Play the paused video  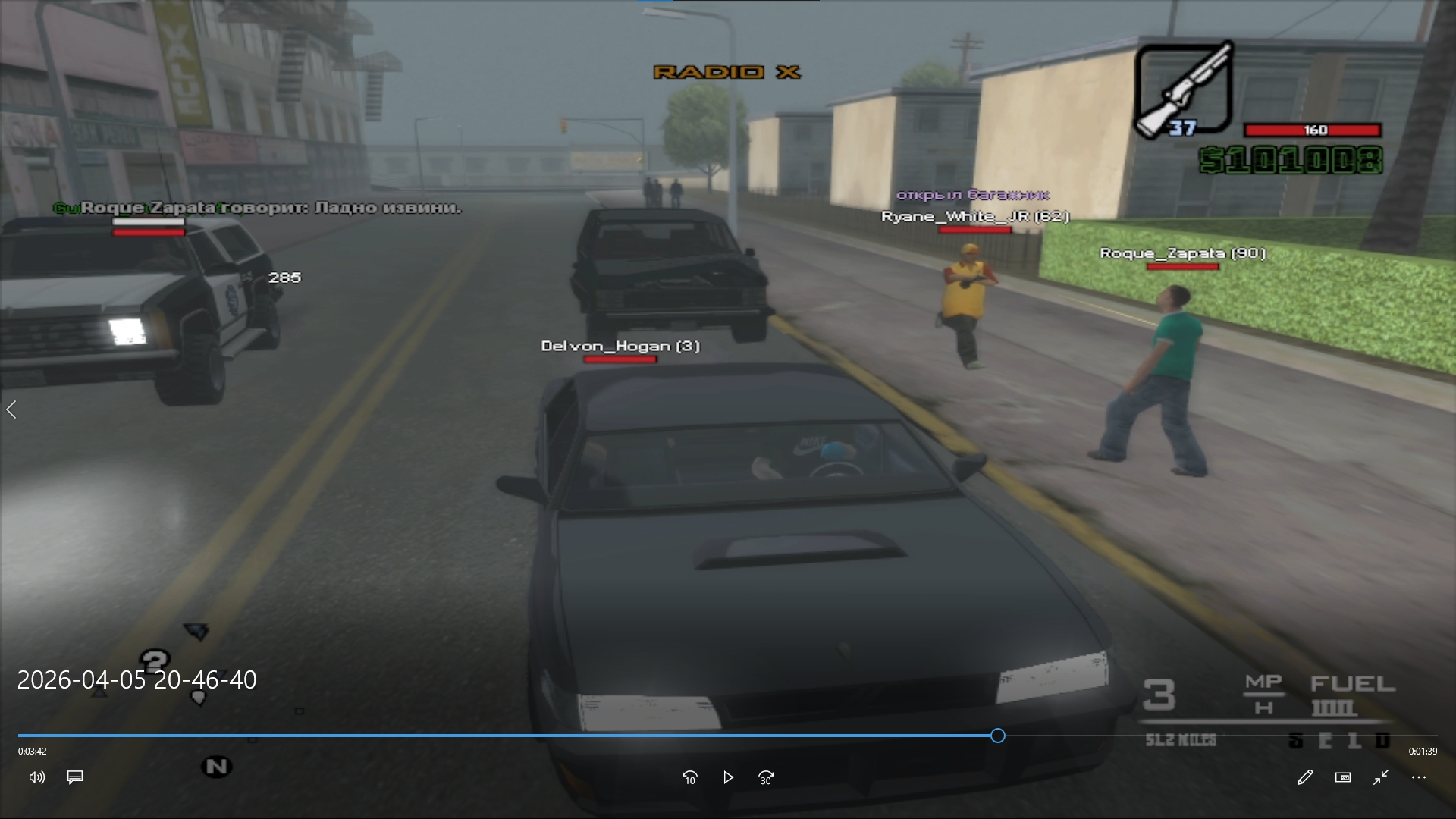click(x=728, y=777)
